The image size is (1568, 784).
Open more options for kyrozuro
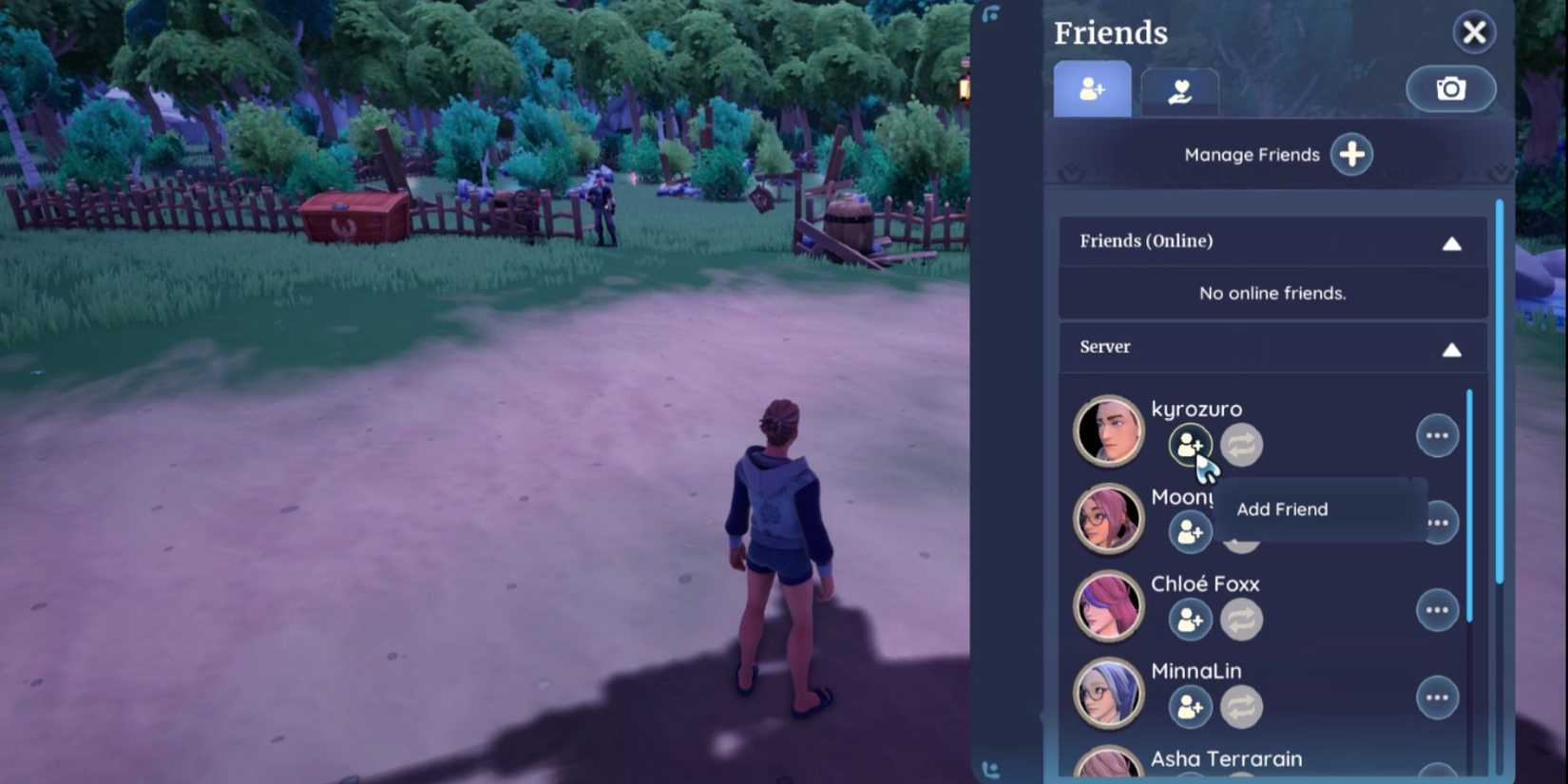1437,434
